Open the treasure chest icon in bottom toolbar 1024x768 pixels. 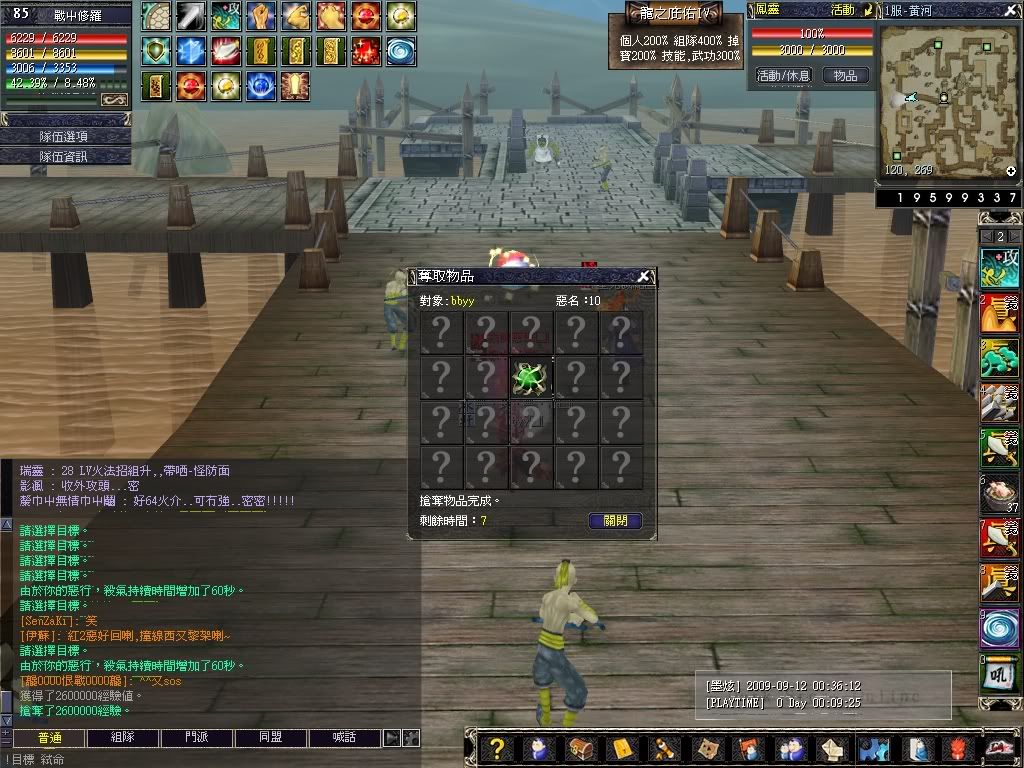pyautogui.click(x=580, y=748)
